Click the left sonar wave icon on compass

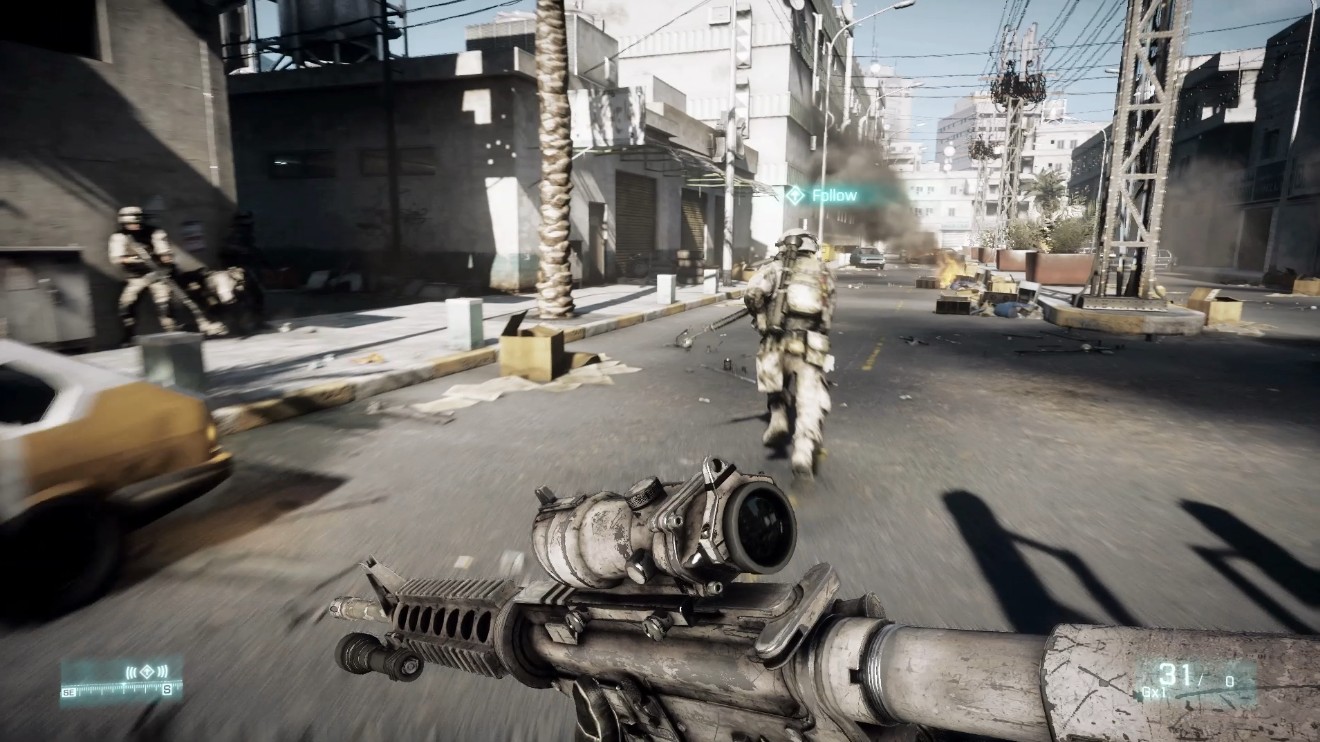(131, 671)
